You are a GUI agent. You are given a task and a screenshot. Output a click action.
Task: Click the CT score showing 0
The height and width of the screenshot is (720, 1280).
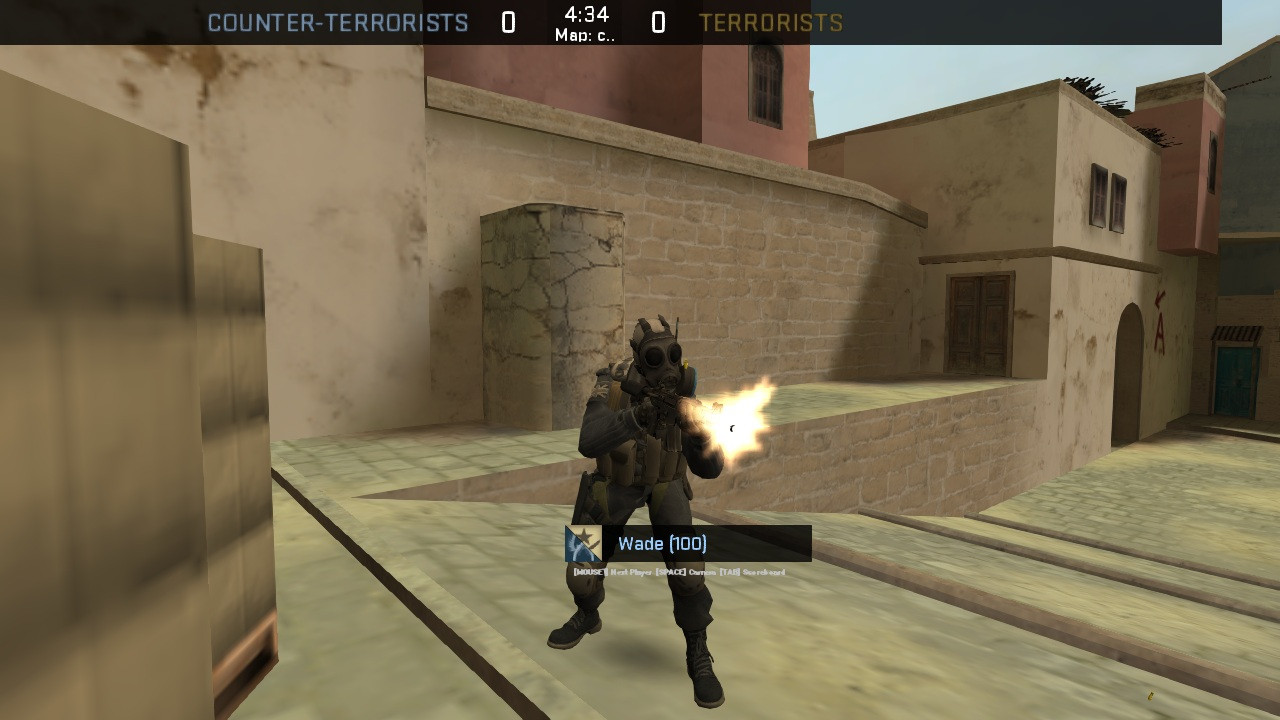tap(509, 21)
